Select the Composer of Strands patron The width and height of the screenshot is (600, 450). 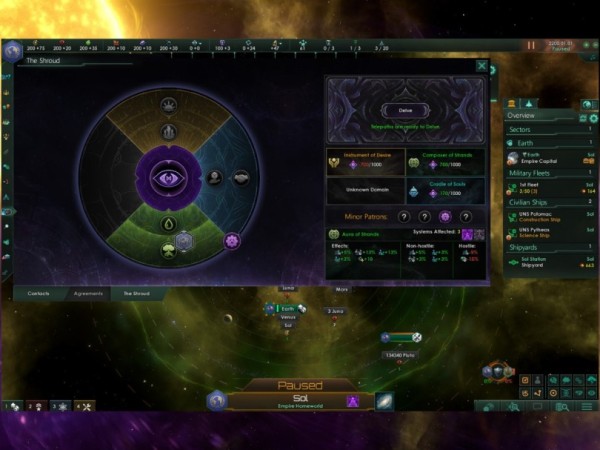[445, 160]
